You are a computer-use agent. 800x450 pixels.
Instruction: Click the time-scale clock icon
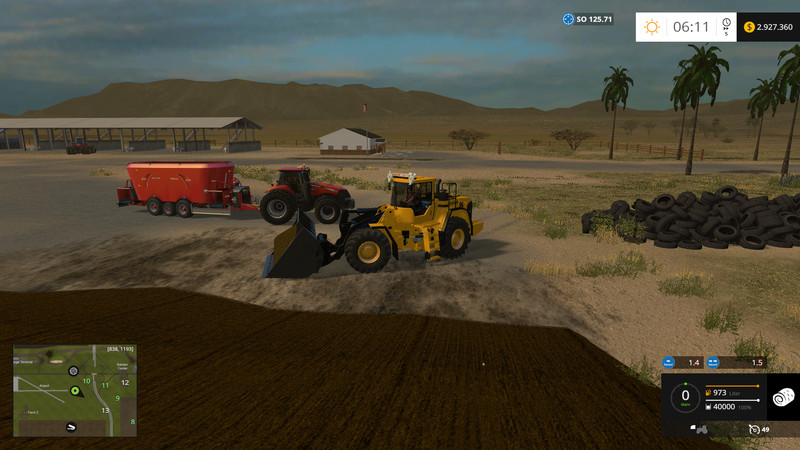[726, 27]
